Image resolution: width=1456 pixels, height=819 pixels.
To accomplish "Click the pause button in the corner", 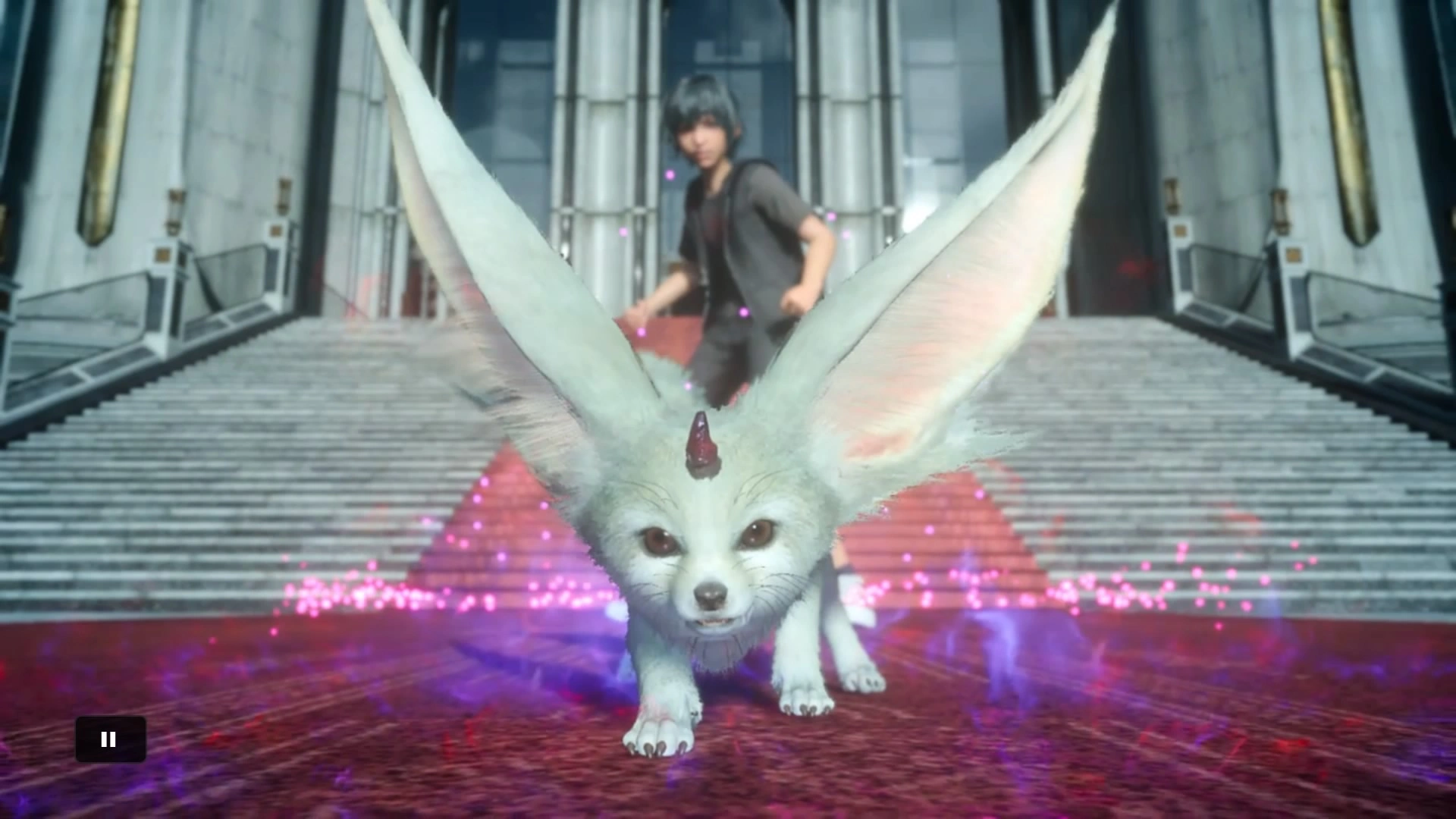I will click(x=109, y=739).
